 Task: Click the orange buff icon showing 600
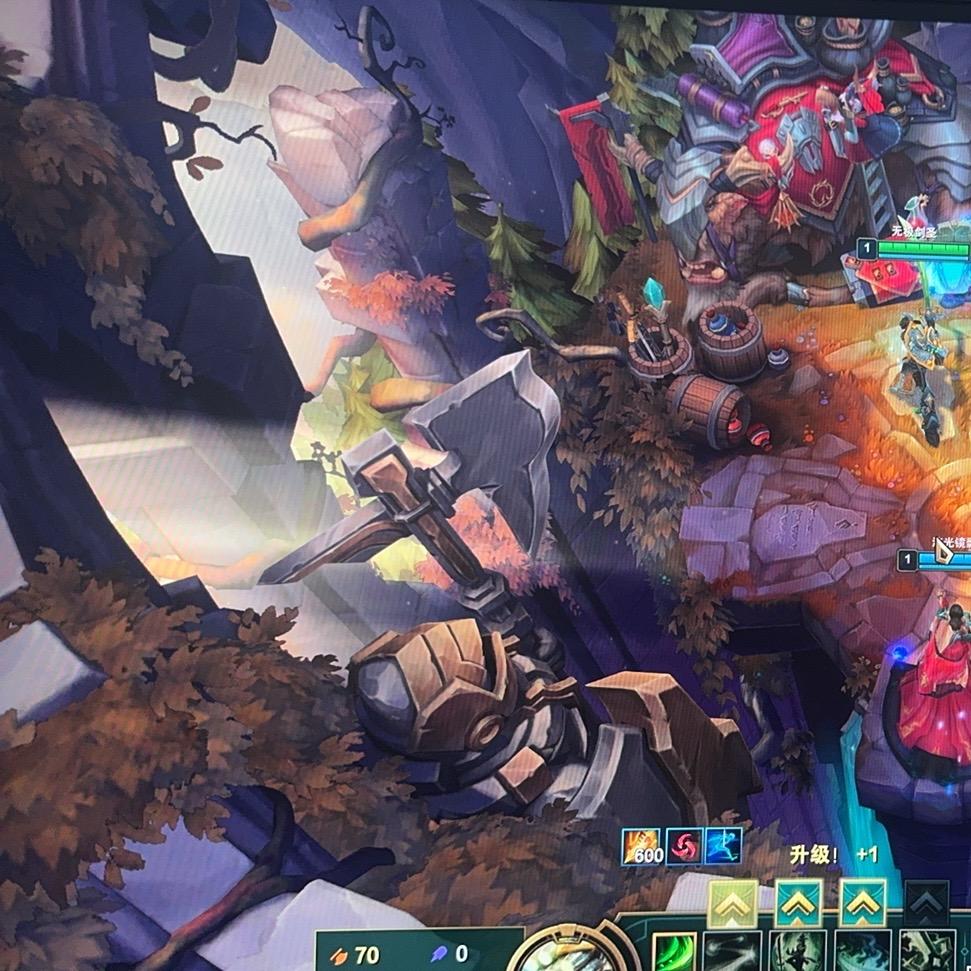pyautogui.click(x=642, y=847)
